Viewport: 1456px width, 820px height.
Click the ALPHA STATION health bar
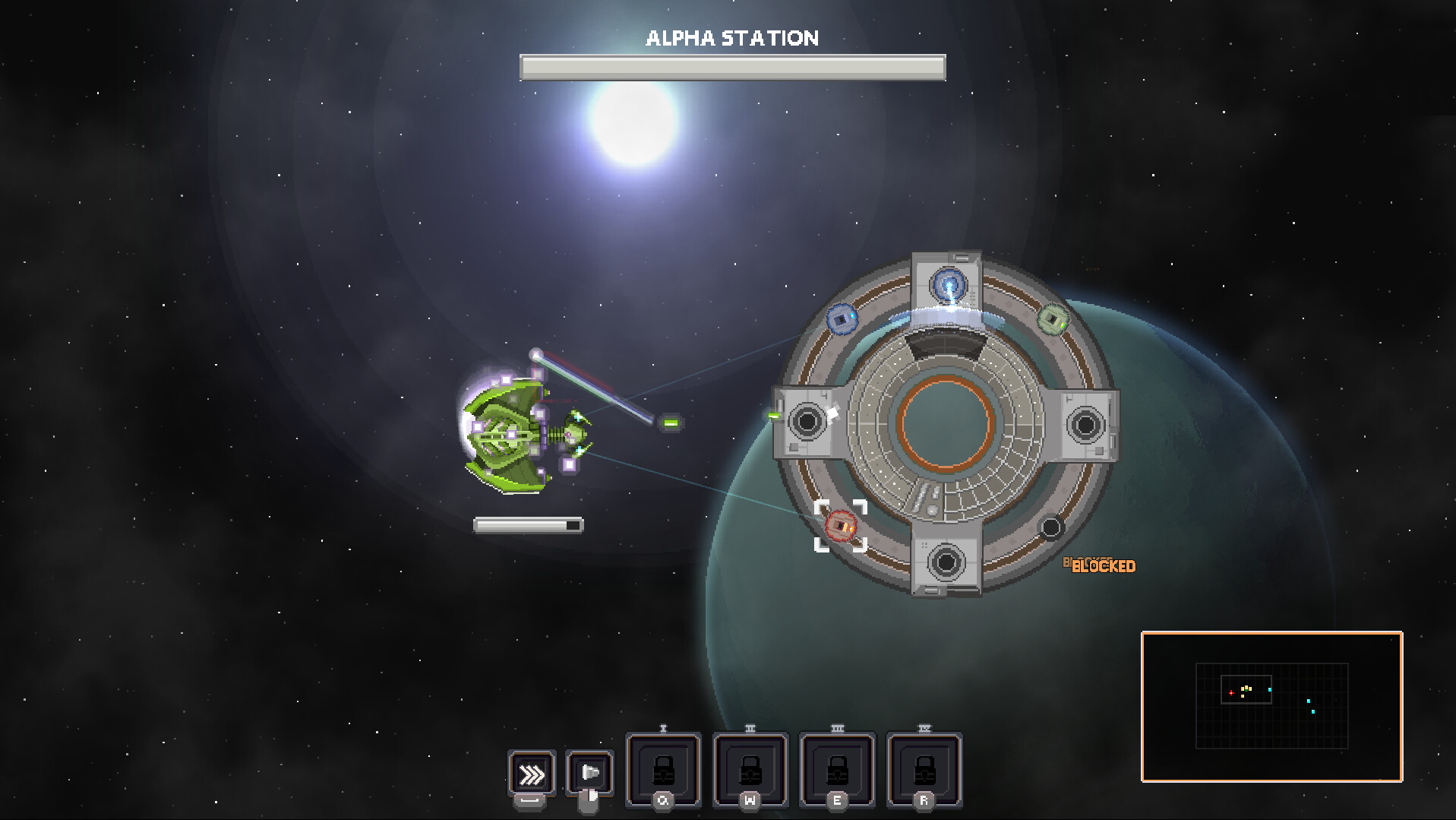(731, 68)
